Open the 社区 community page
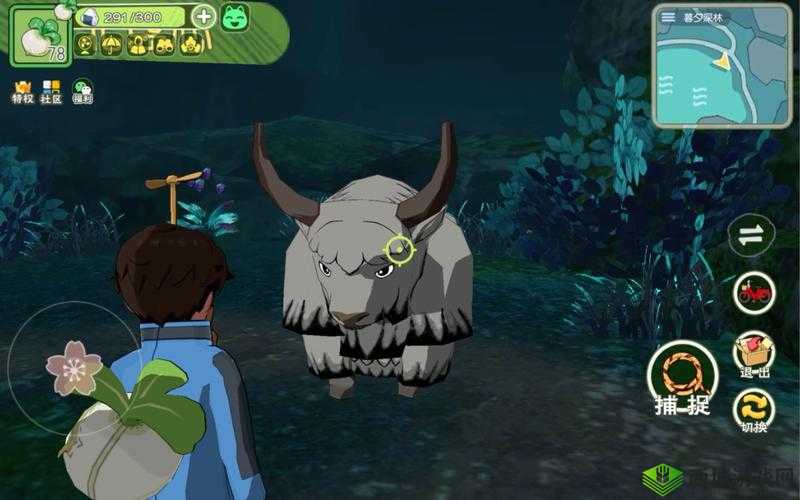Image resolution: width=800 pixels, height=500 pixels. 51,92
